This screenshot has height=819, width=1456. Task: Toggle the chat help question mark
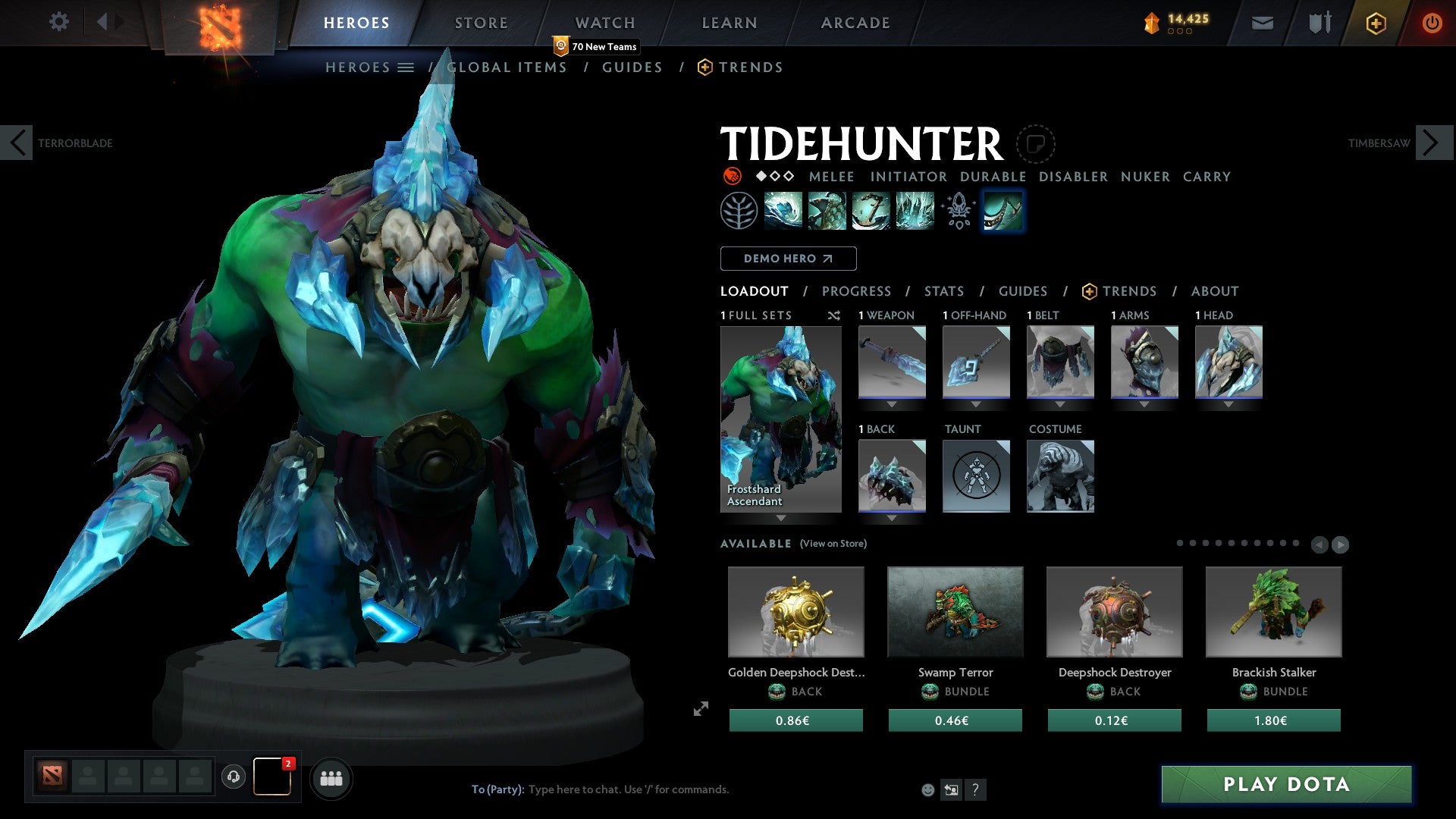pos(976,789)
